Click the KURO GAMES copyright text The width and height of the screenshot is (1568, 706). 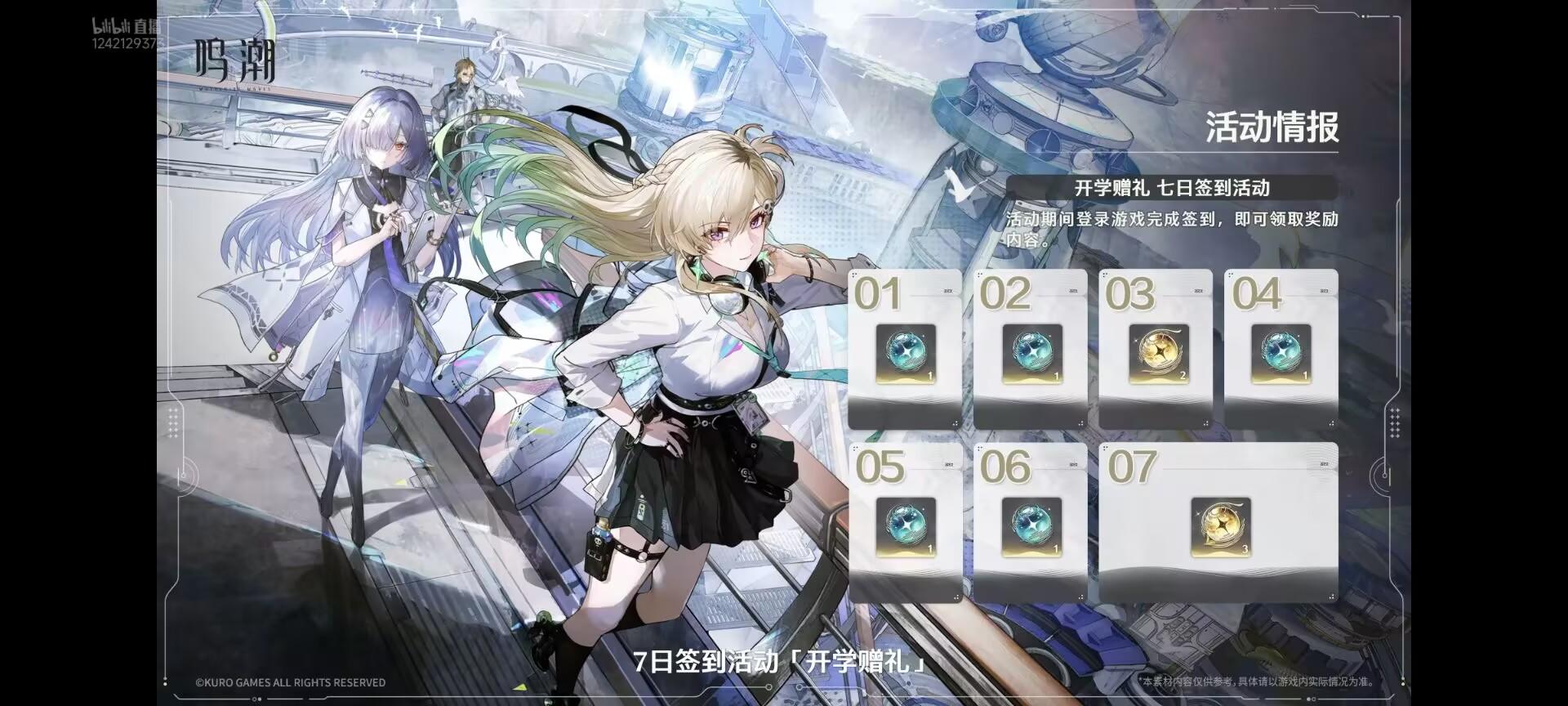(290, 681)
